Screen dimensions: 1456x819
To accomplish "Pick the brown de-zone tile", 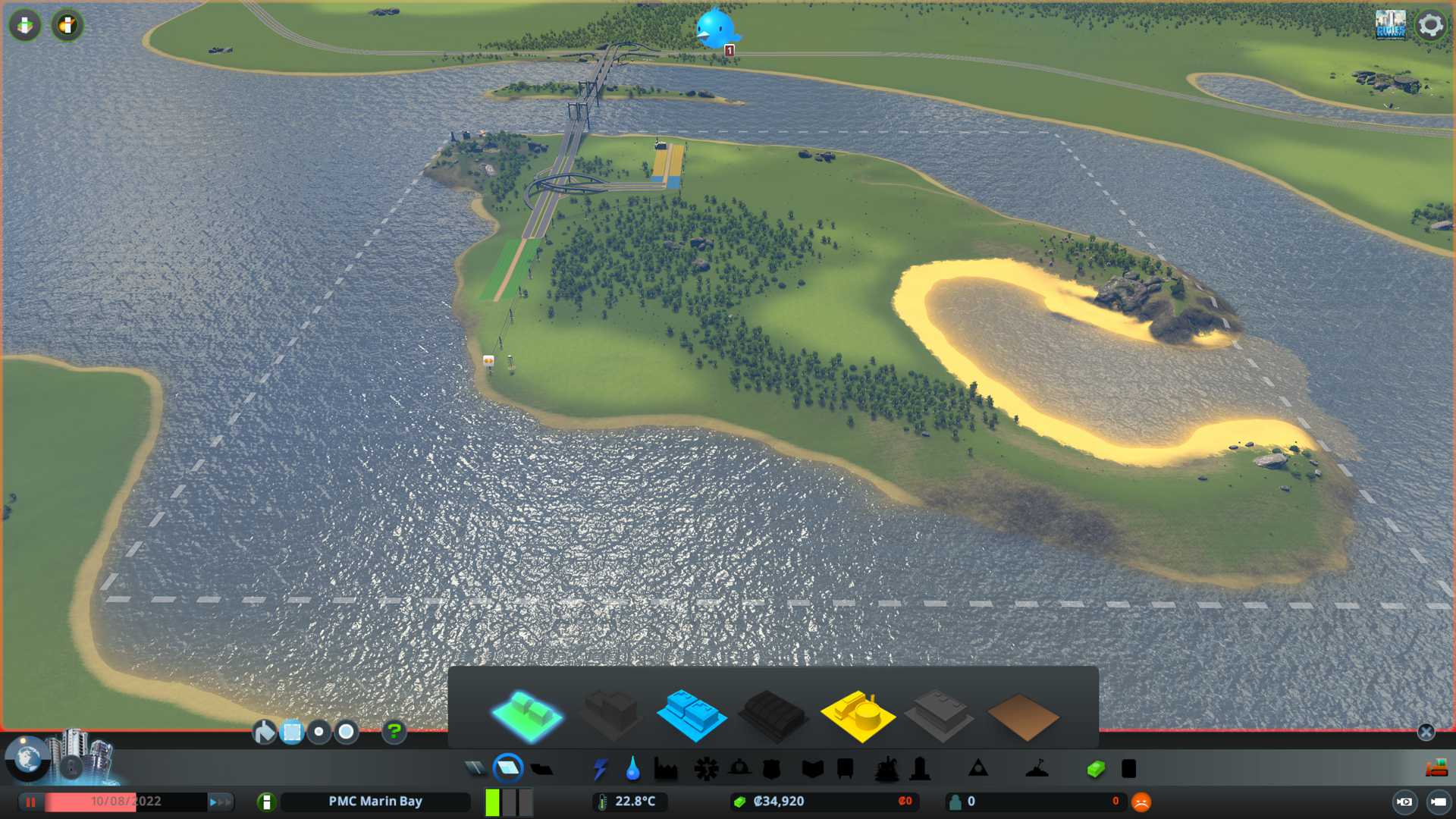I will 1022,717.
